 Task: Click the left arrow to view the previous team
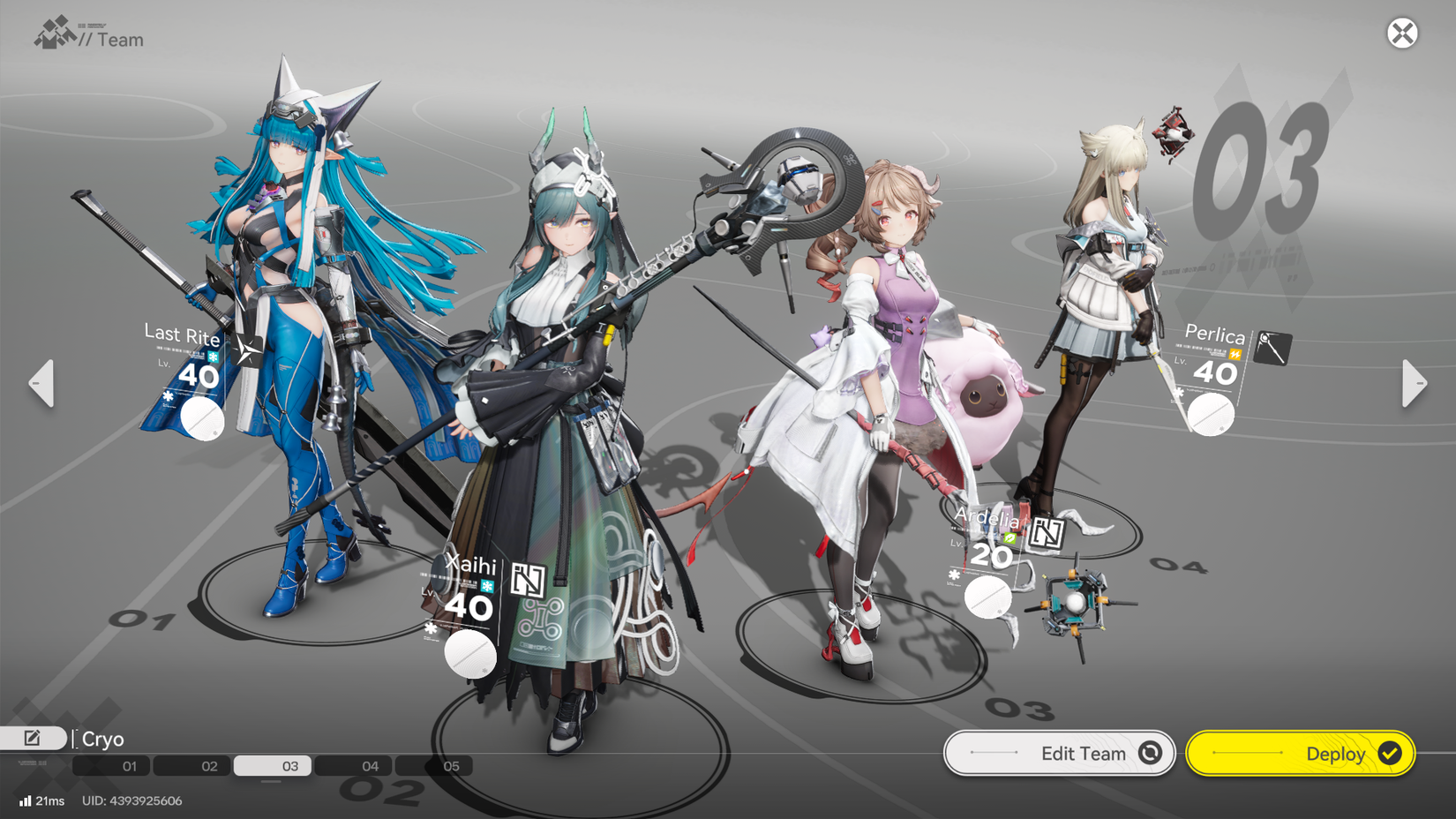pos(41,383)
